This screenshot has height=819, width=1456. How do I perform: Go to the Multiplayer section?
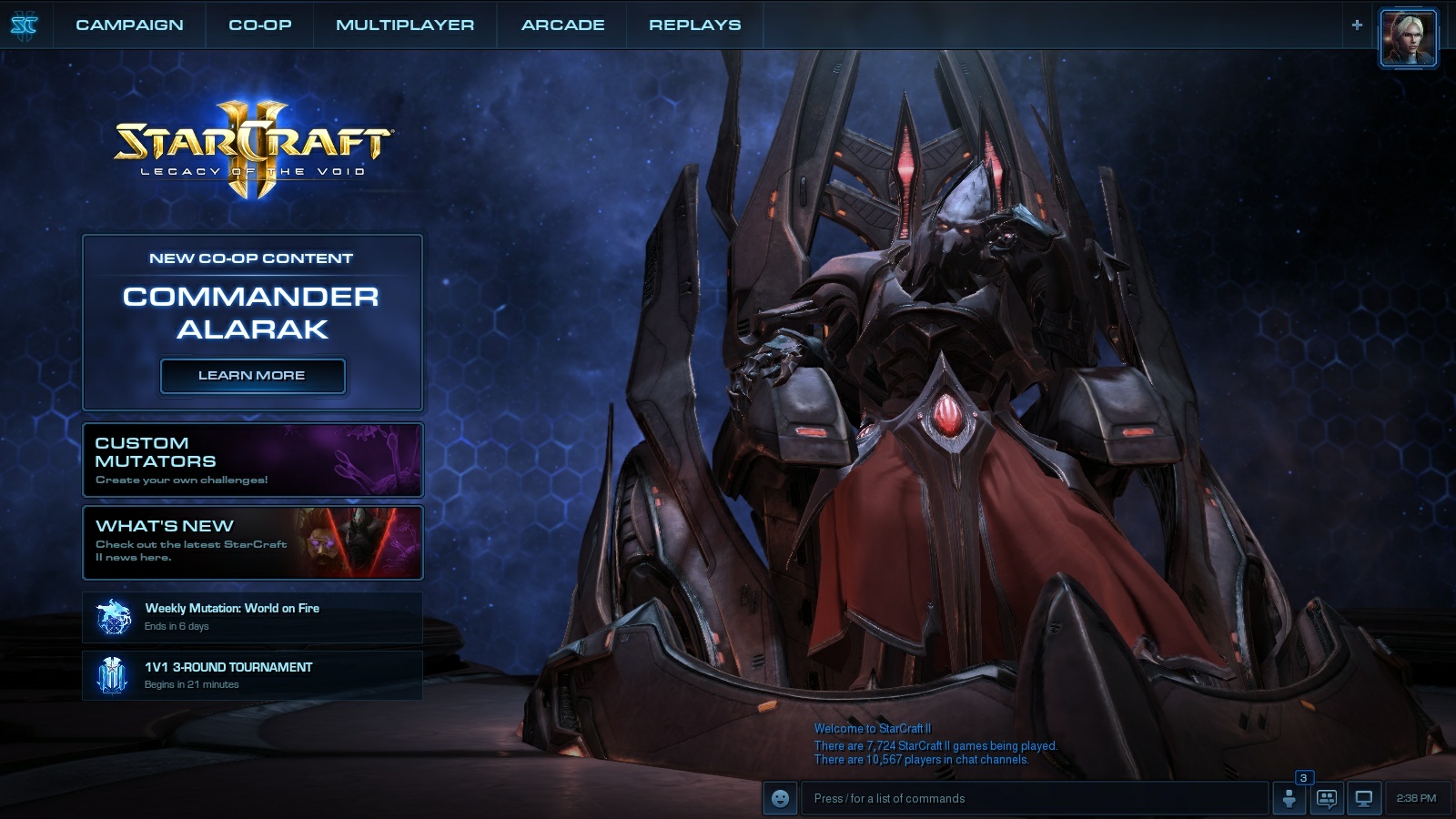pyautogui.click(x=405, y=25)
